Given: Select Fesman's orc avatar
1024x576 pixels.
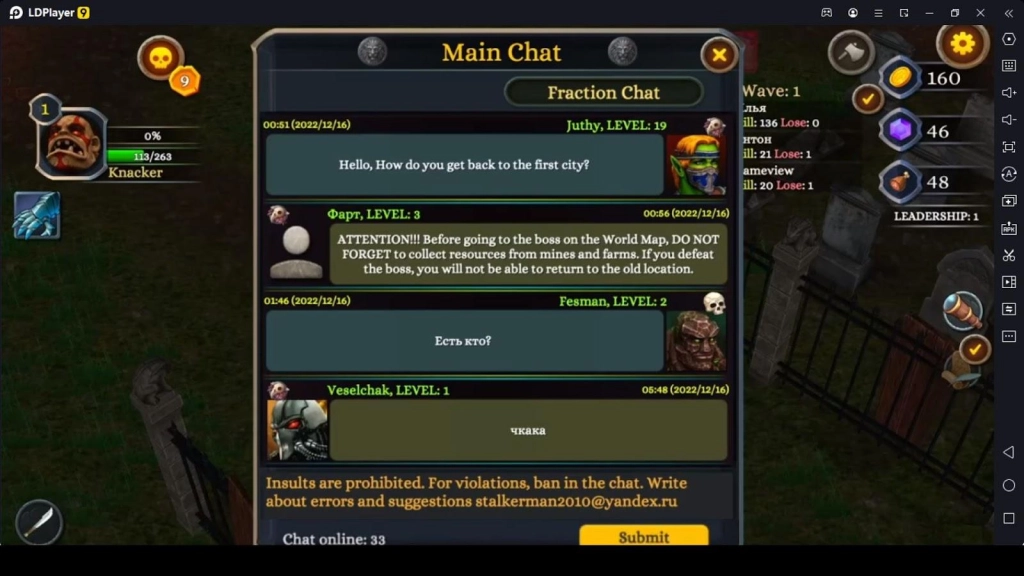Looking at the screenshot, I should coord(695,341).
